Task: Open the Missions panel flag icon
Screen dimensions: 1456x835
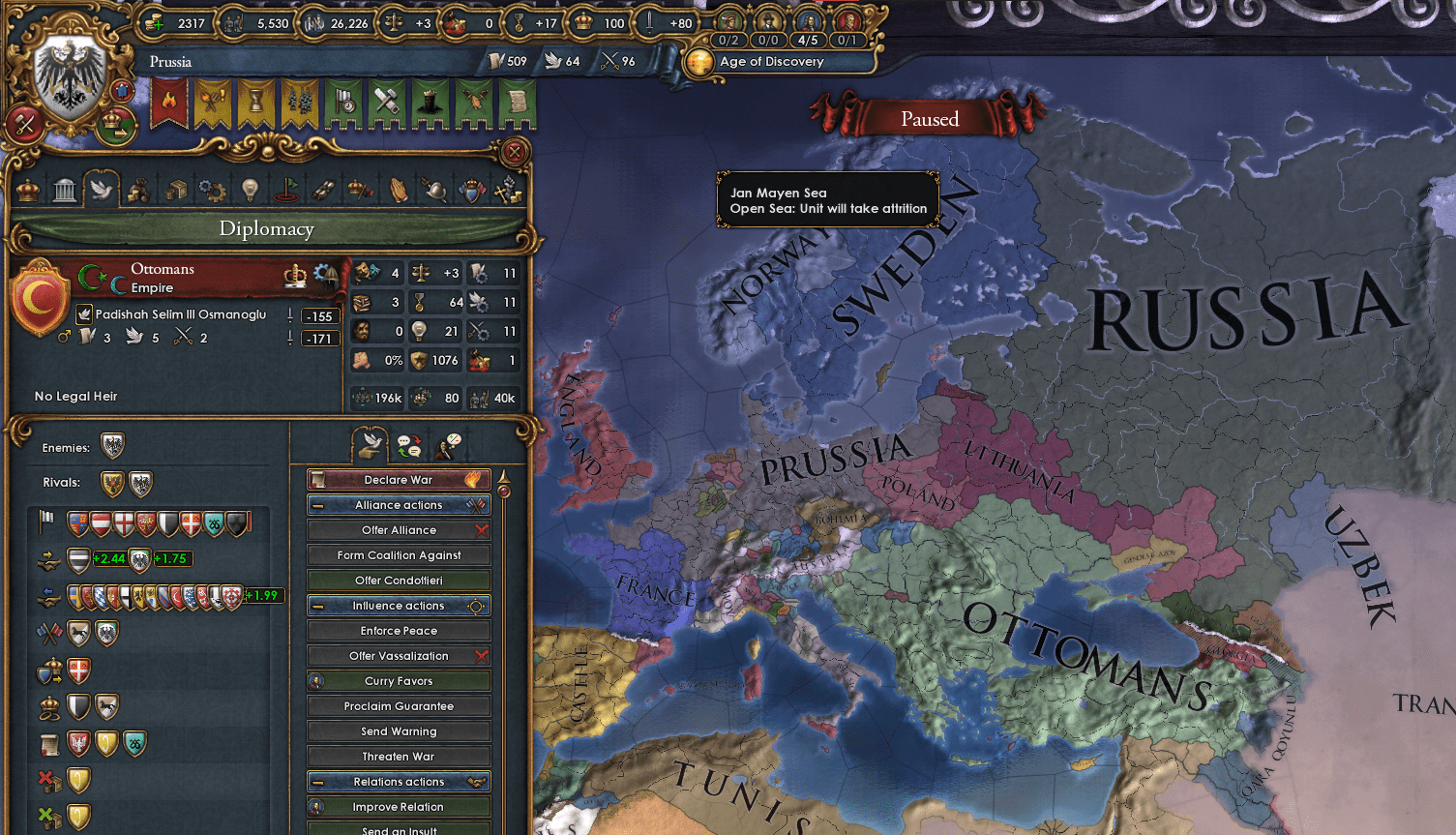Action: coord(286,190)
